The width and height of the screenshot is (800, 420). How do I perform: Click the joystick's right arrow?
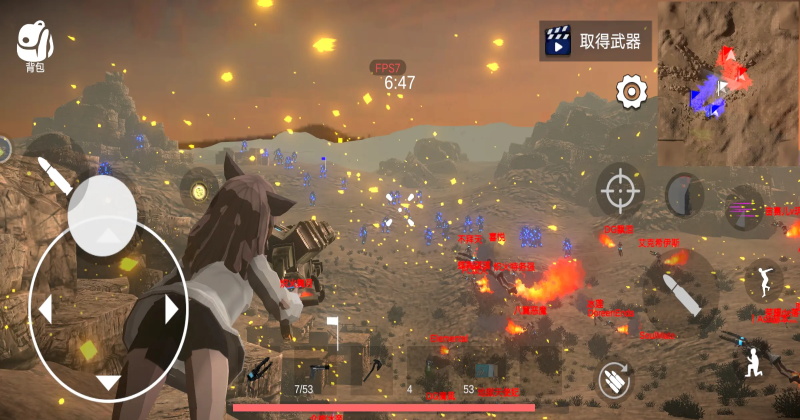[x=171, y=310]
